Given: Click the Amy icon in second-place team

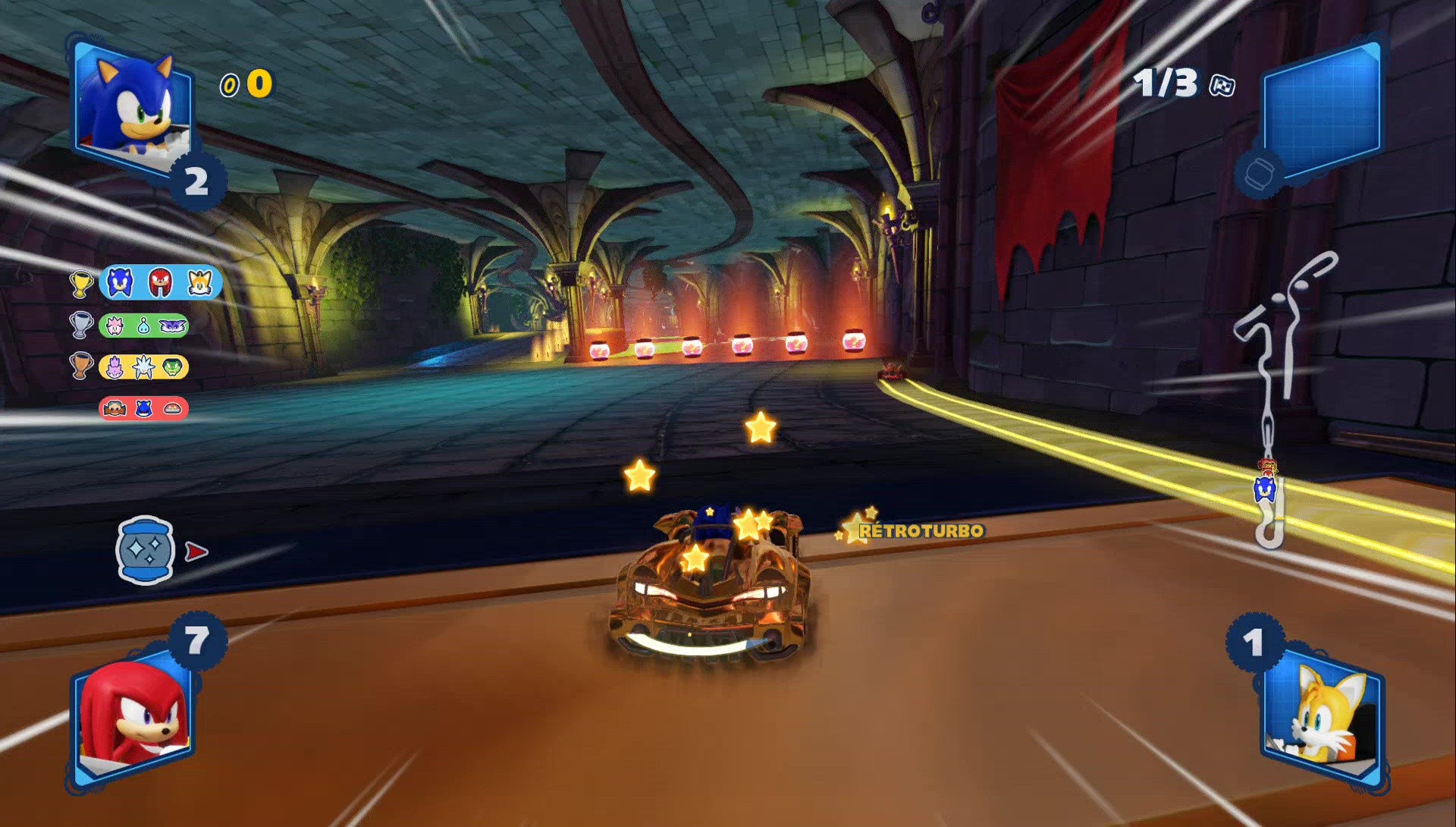Looking at the screenshot, I should pyautogui.click(x=116, y=326).
